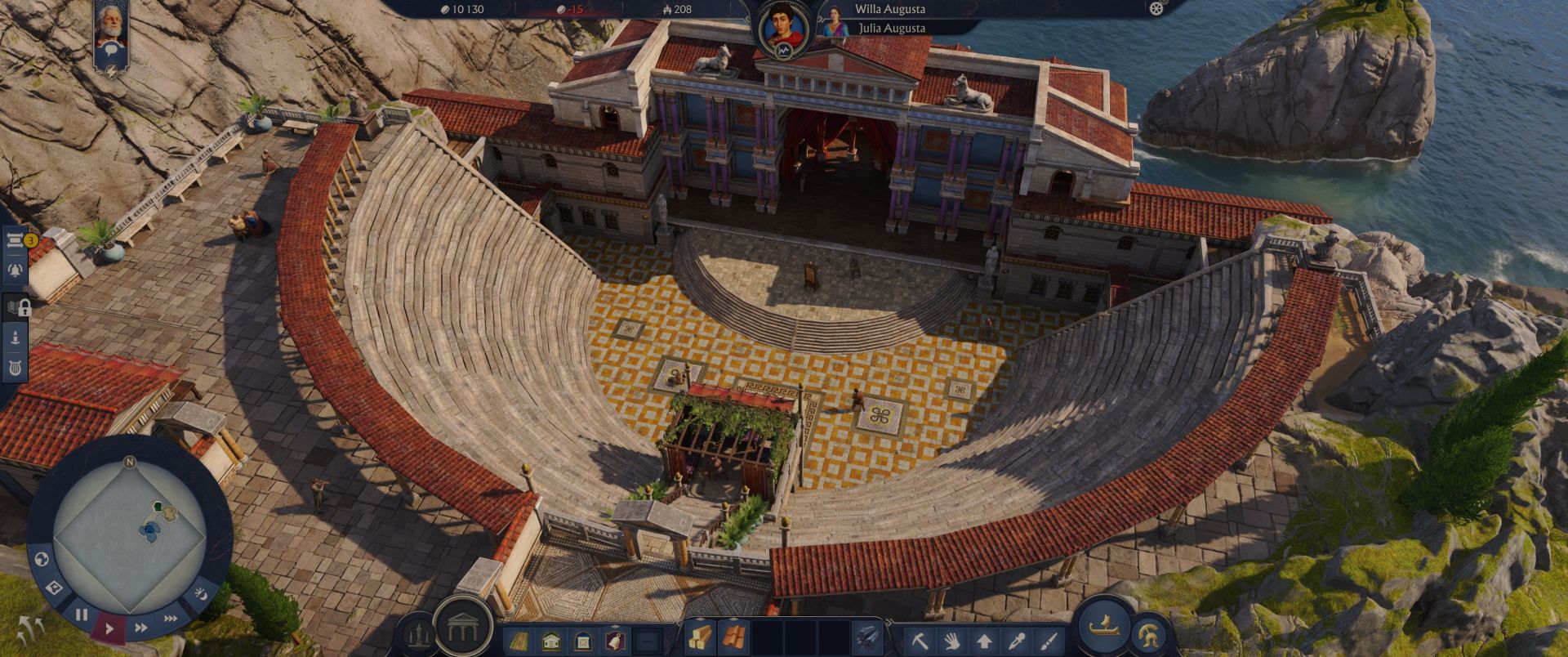Open the lyre icon in side panel
The width and height of the screenshot is (1568, 657).
tap(15, 368)
